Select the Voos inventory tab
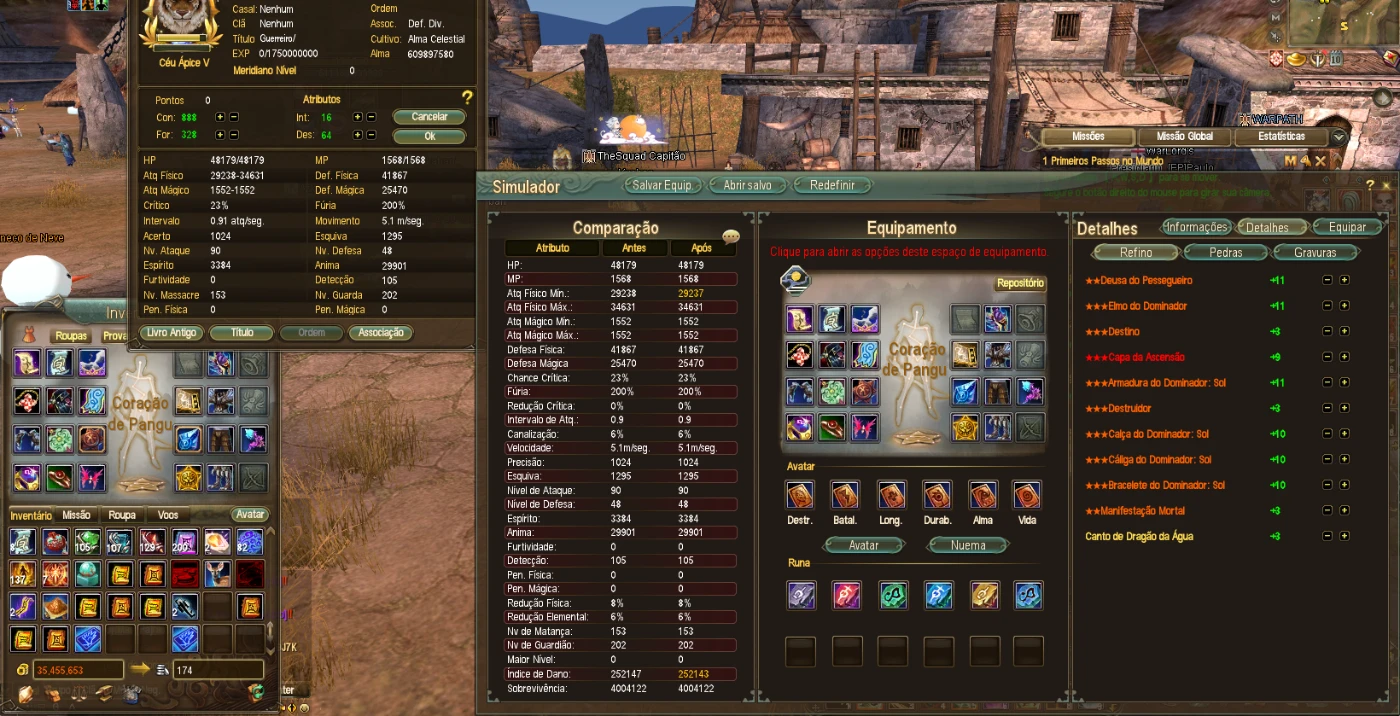1400x716 pixels. pyautogui.click(x=168, y=515)
